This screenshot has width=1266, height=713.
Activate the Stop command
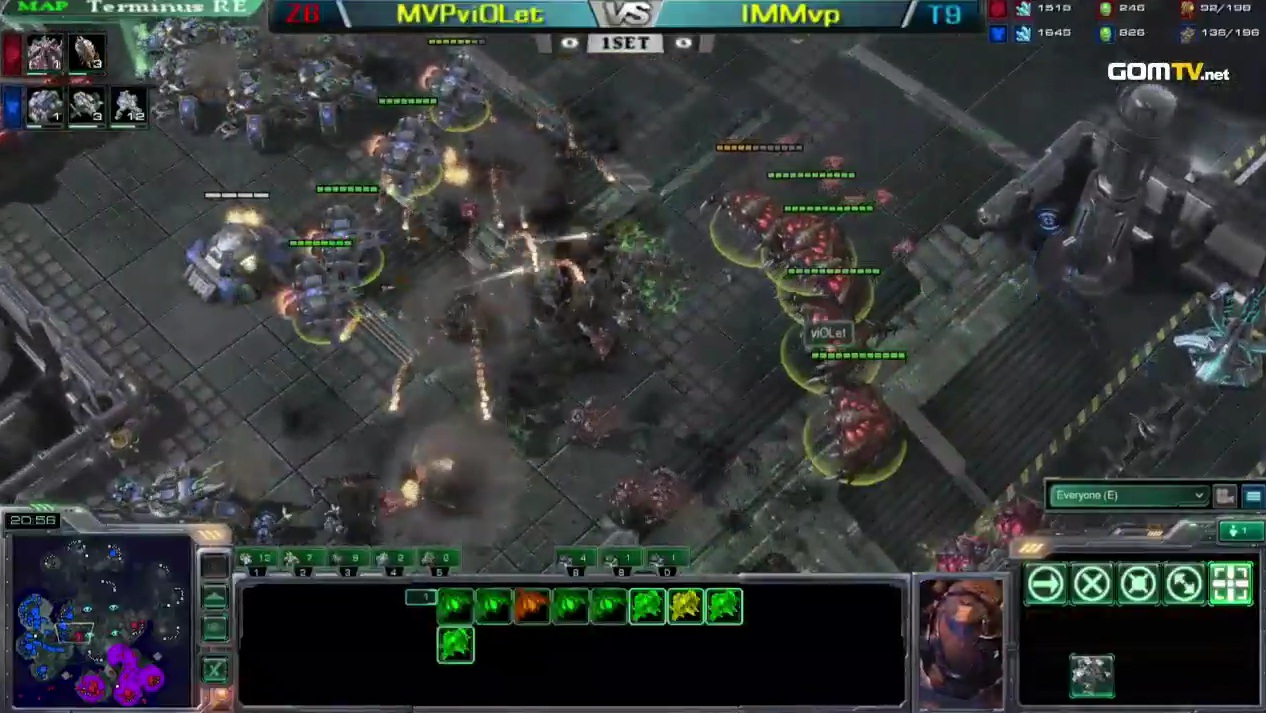[x=1092, y=584]
